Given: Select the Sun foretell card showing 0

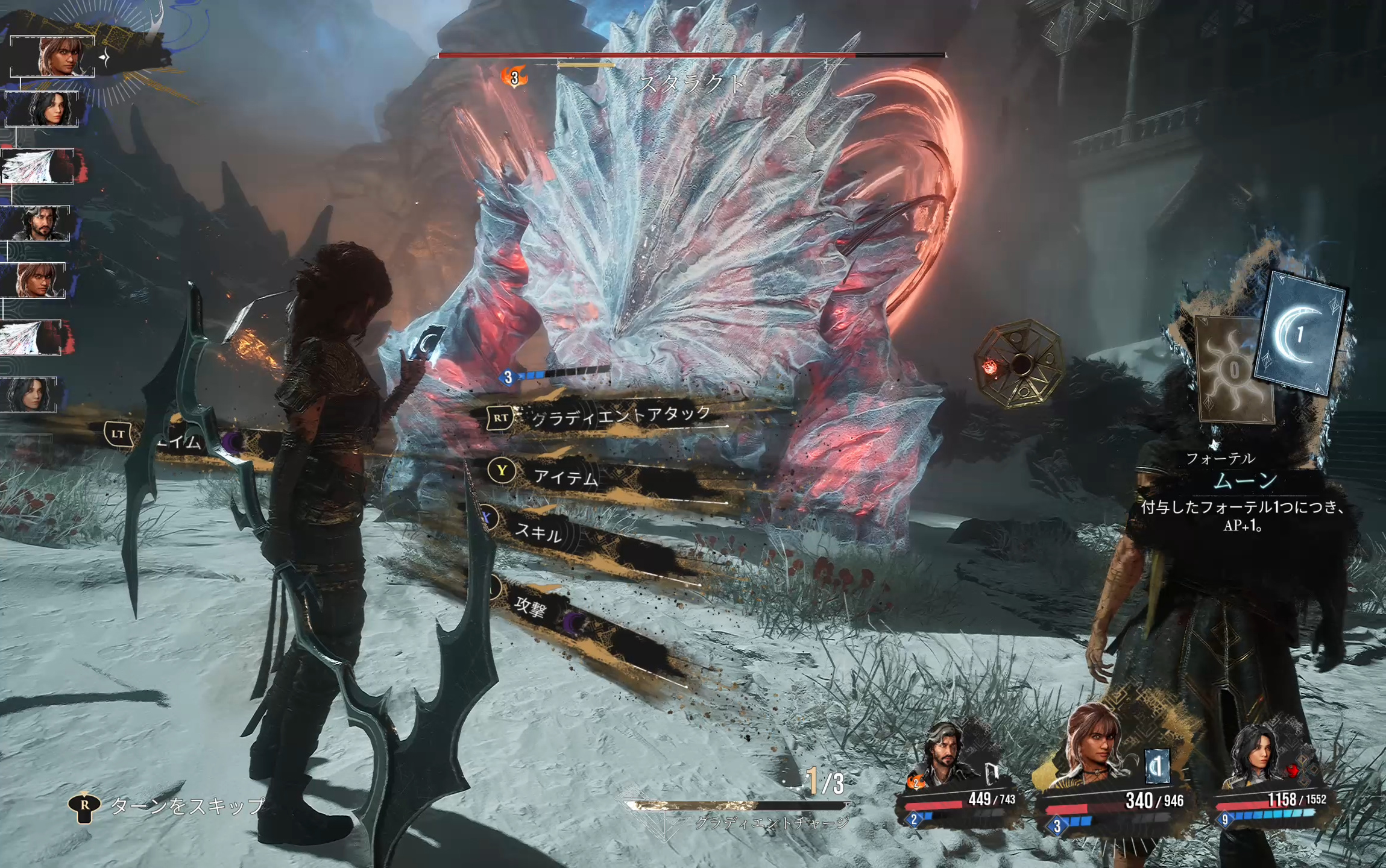Looking at the screenshot, I should point(1233,370).
